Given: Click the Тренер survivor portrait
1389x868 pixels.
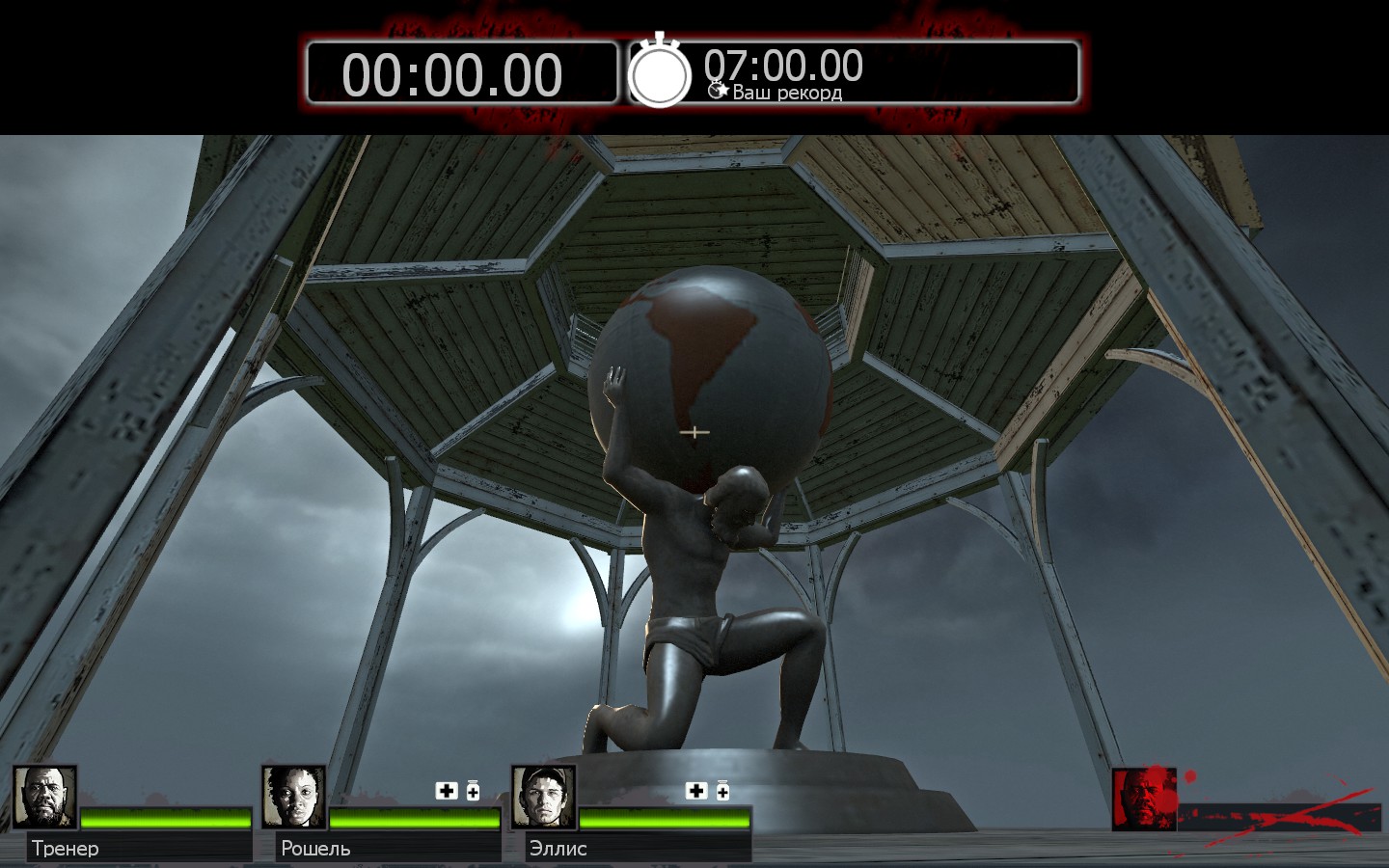Looking at the screenshot, I should (x=44, y=797).
